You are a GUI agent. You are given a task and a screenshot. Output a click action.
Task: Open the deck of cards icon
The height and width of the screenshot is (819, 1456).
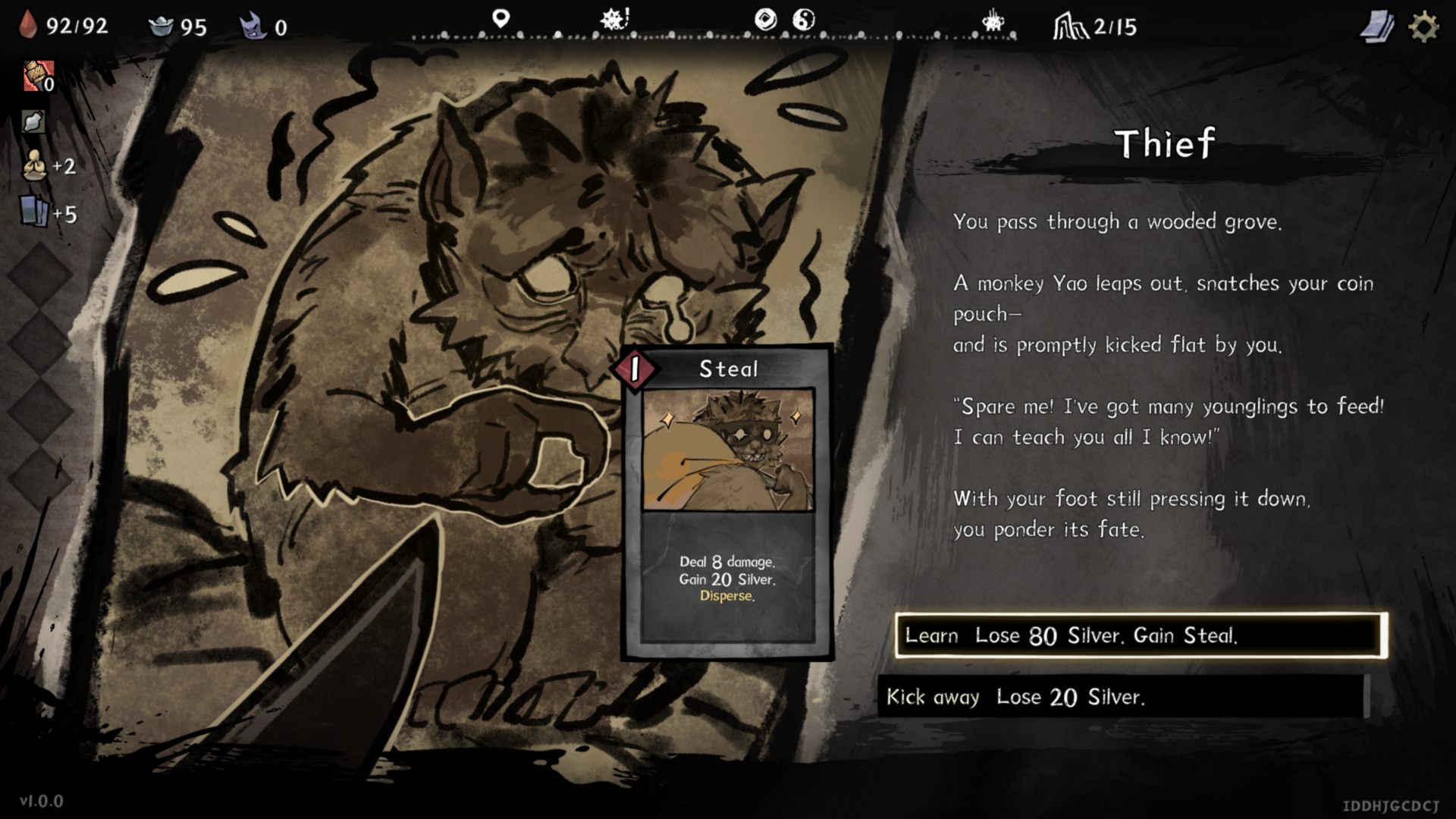point(1376,27)
